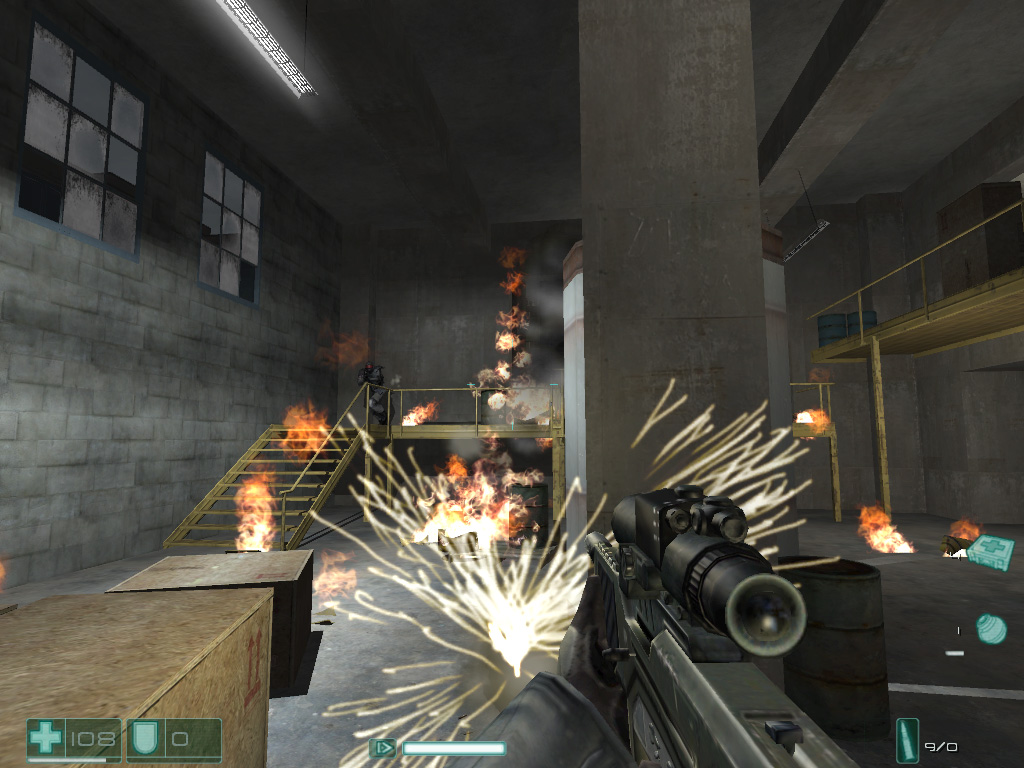Use the medkit inventory icon

990,550
